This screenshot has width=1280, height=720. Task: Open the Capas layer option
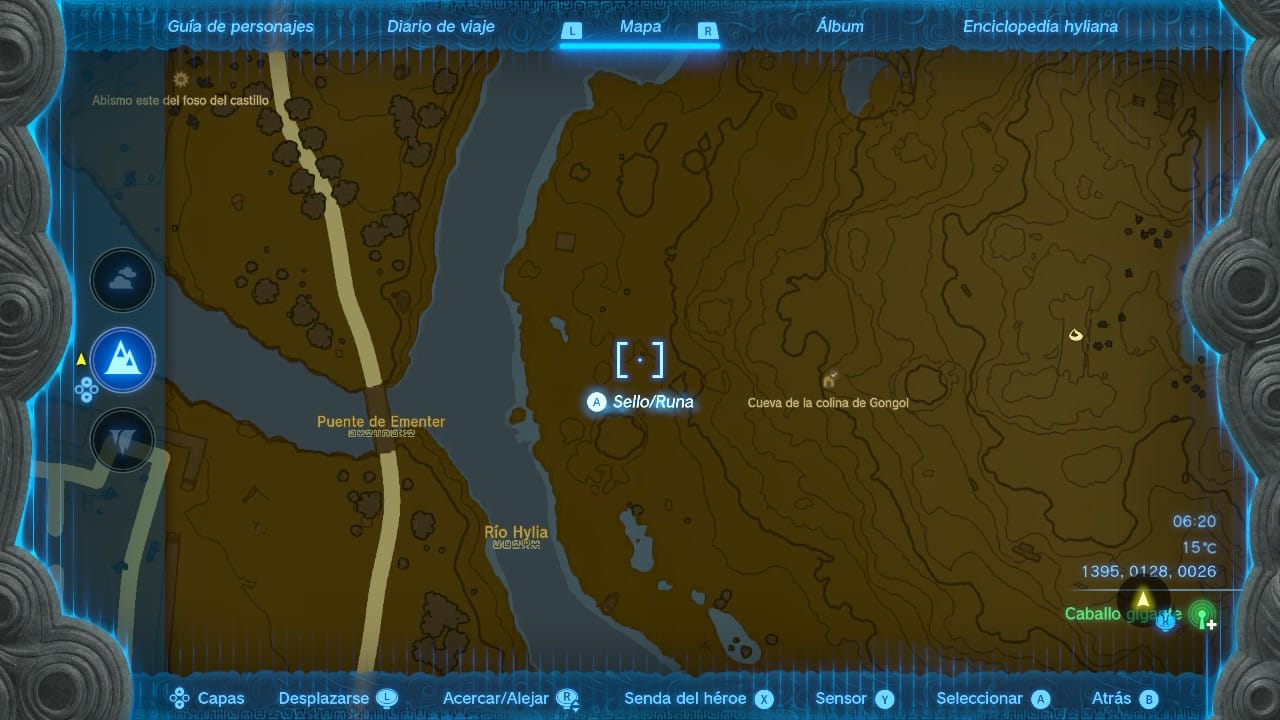(x=207, y=699)
